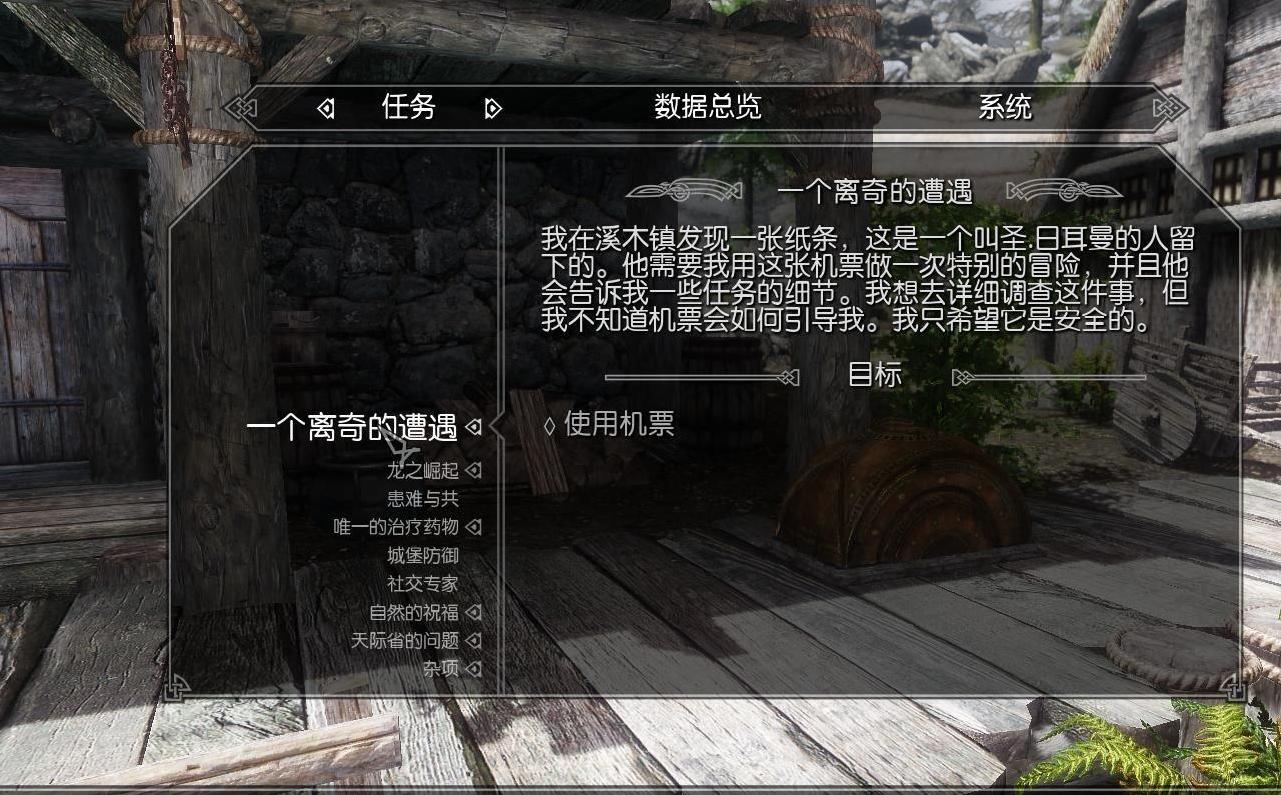Click the ornamental flourish right of quest title
The image size is (1281, 795).
(x=1063, y=189)
